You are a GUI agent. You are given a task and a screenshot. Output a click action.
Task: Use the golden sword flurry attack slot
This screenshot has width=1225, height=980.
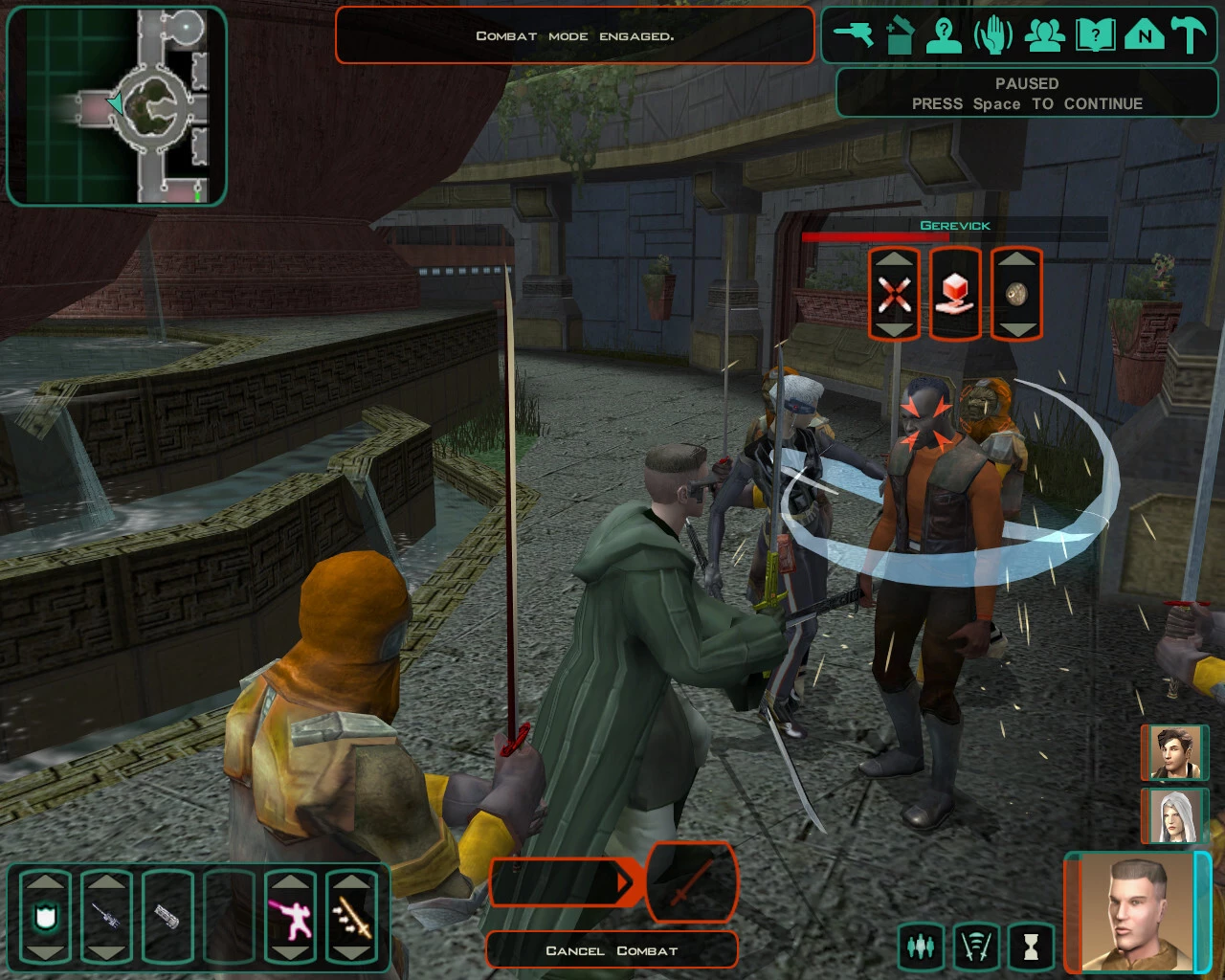(352, 917)
